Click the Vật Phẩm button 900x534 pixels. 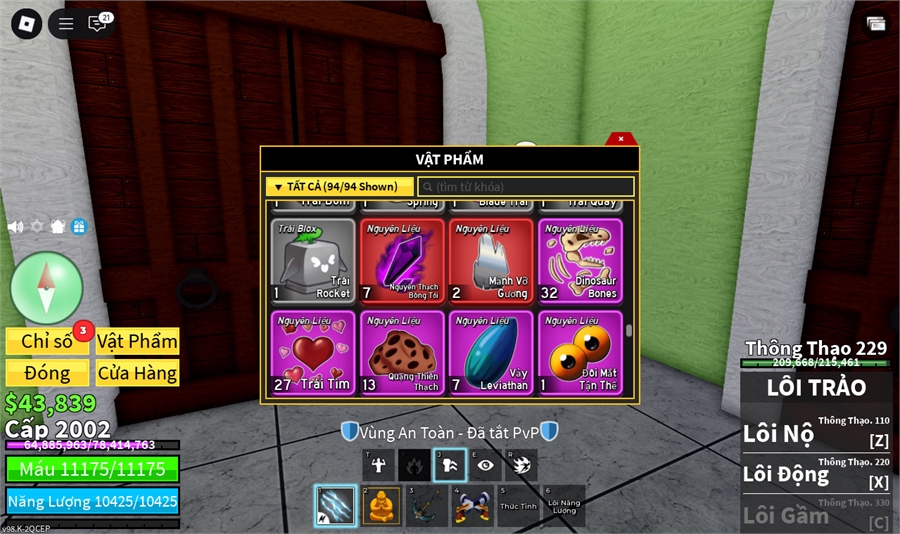pos(138,341)
